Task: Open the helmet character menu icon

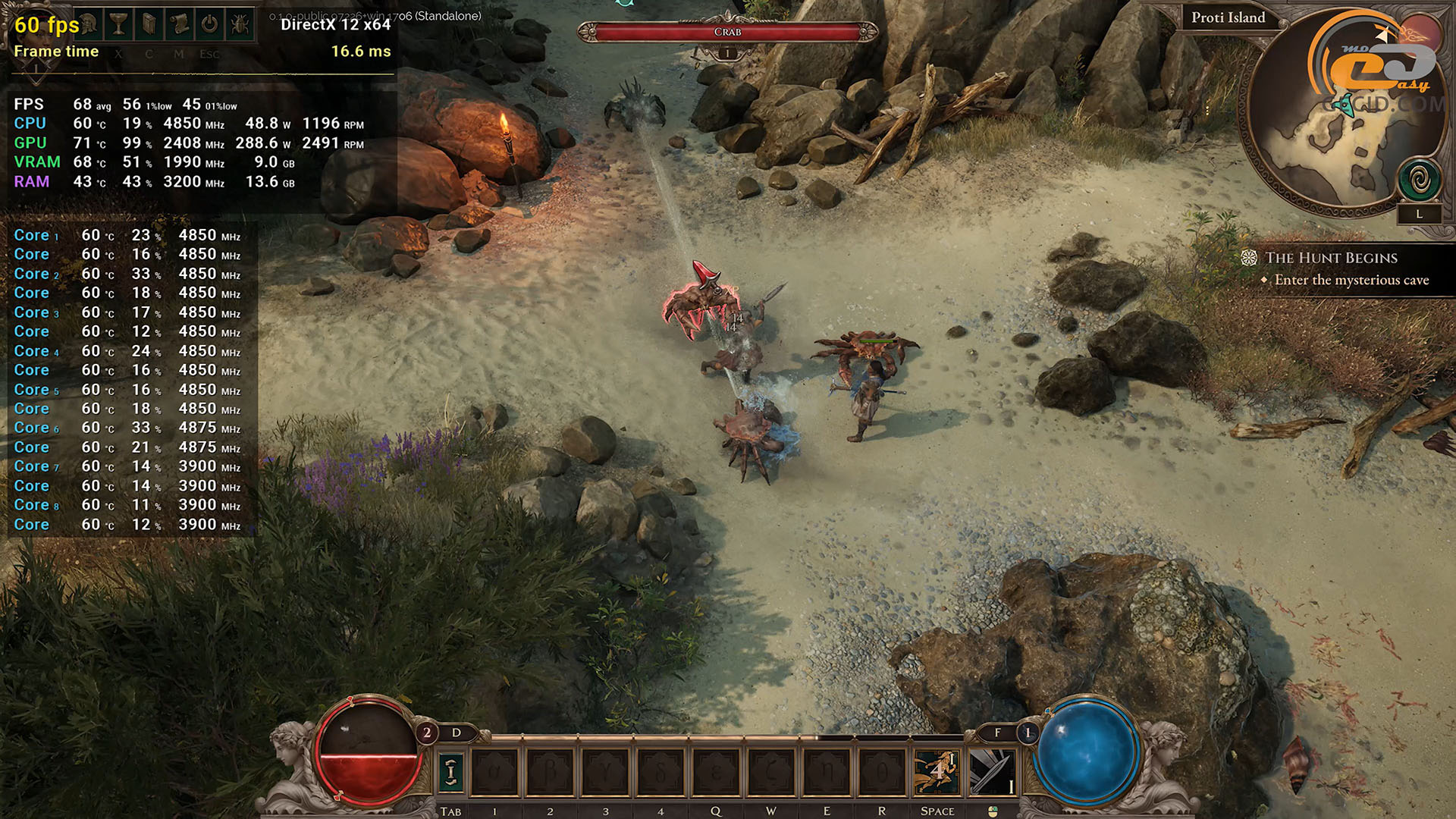Action: [89, 24]
